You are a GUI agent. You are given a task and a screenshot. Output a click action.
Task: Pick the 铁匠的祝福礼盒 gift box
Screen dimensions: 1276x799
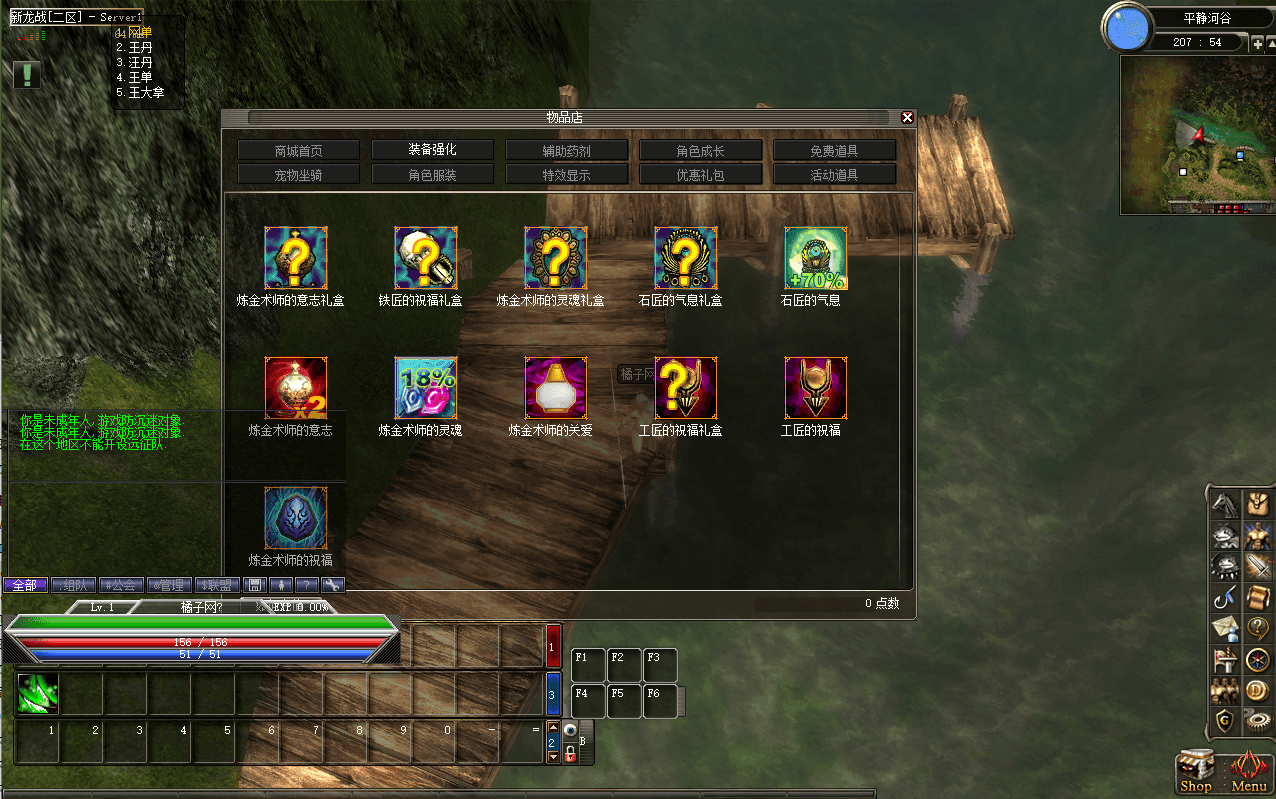[x=426, y=258]
